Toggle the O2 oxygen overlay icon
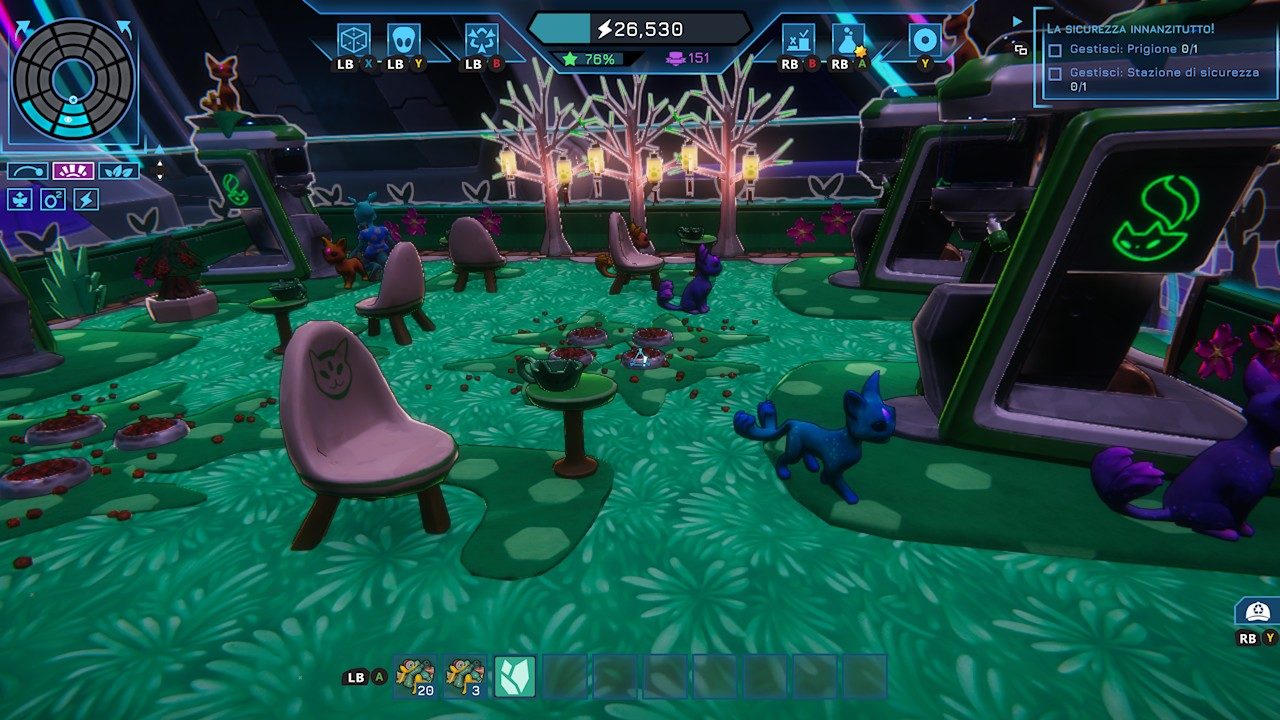1280x720 pixels. coord(53,200)
